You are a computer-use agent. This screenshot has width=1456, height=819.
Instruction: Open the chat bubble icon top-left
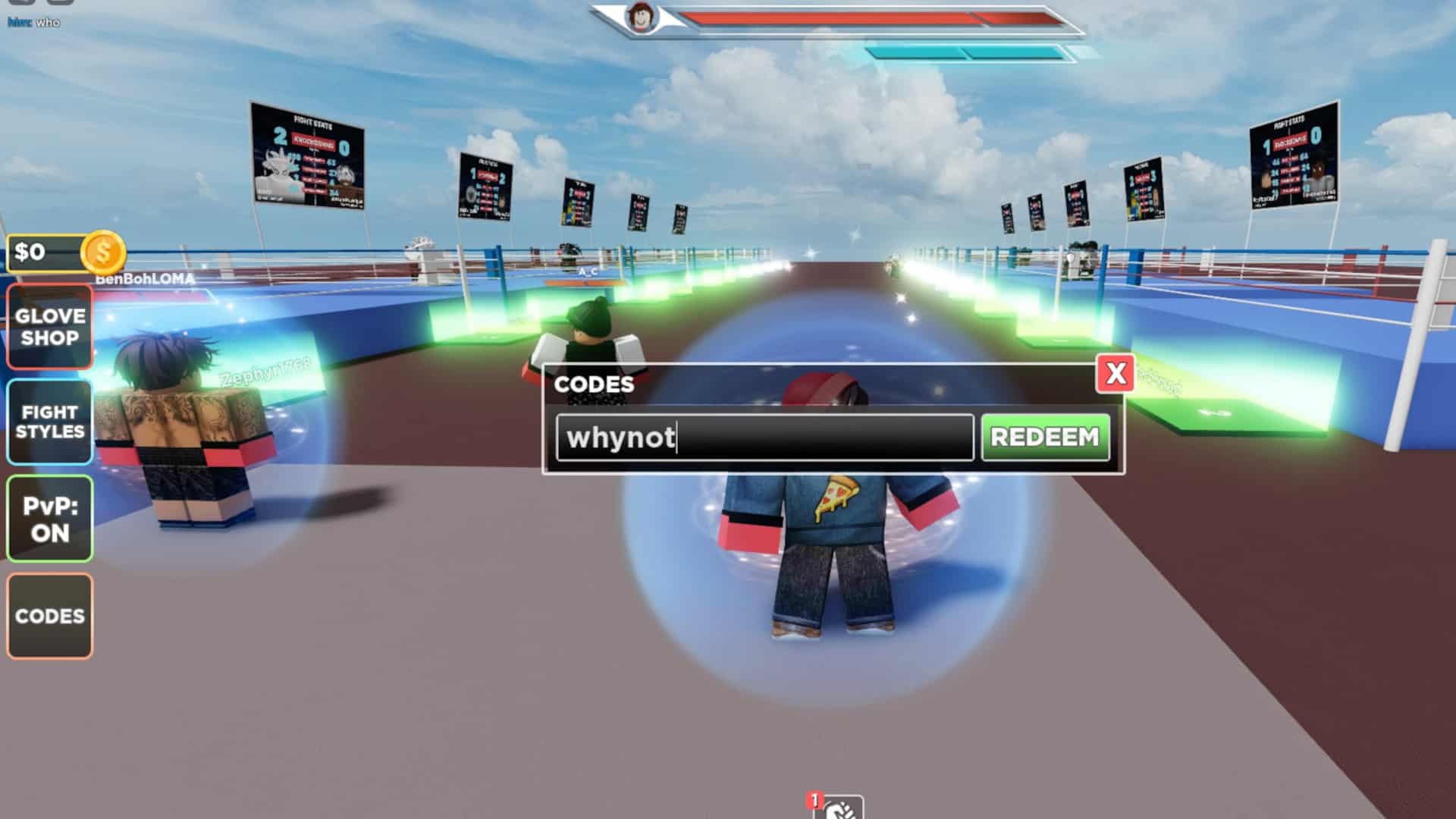click(59, 4)
